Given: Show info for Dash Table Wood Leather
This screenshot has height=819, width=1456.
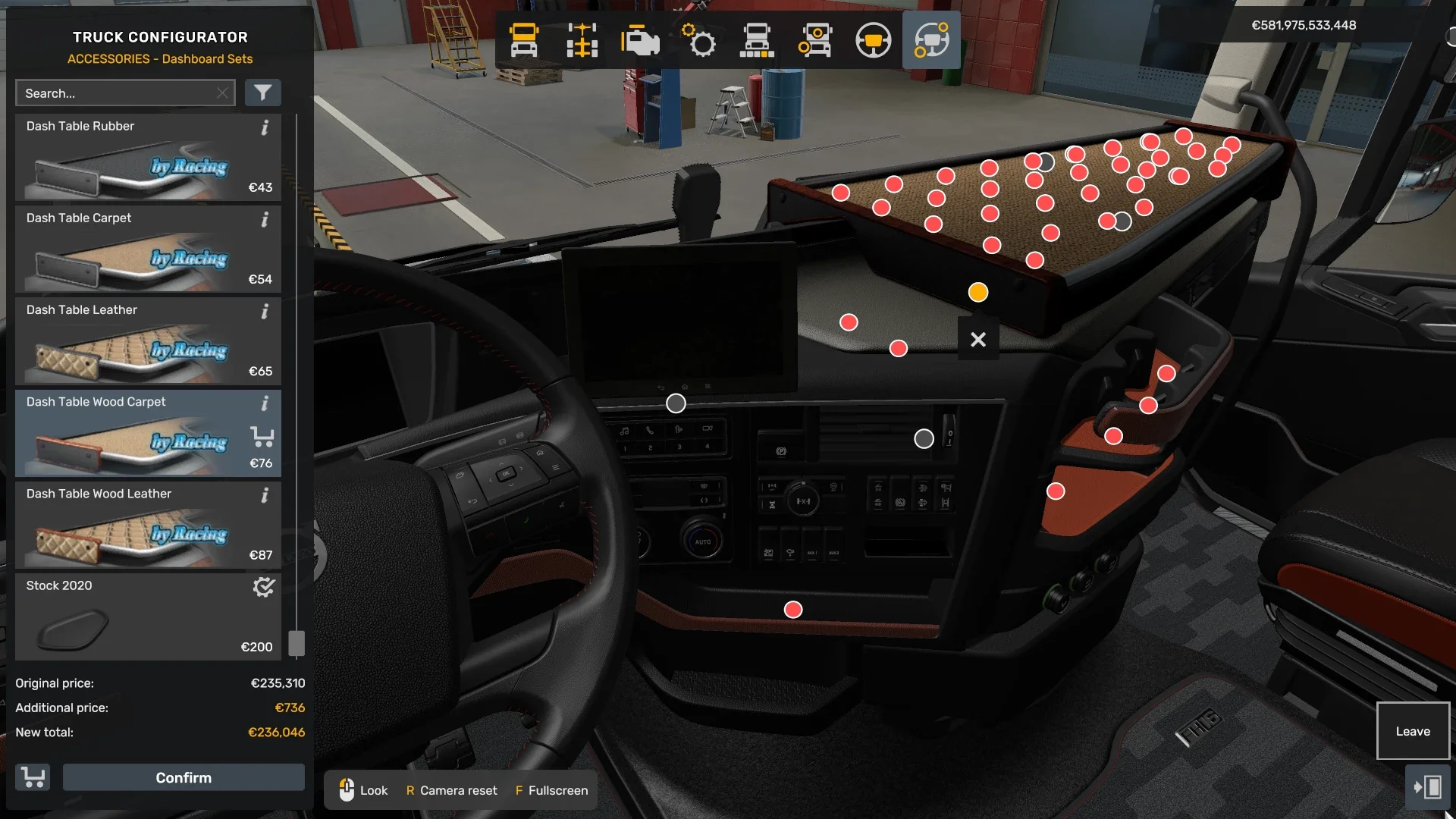Looking at the screenshot, I should pyautogui.click(x=265, y=496).
